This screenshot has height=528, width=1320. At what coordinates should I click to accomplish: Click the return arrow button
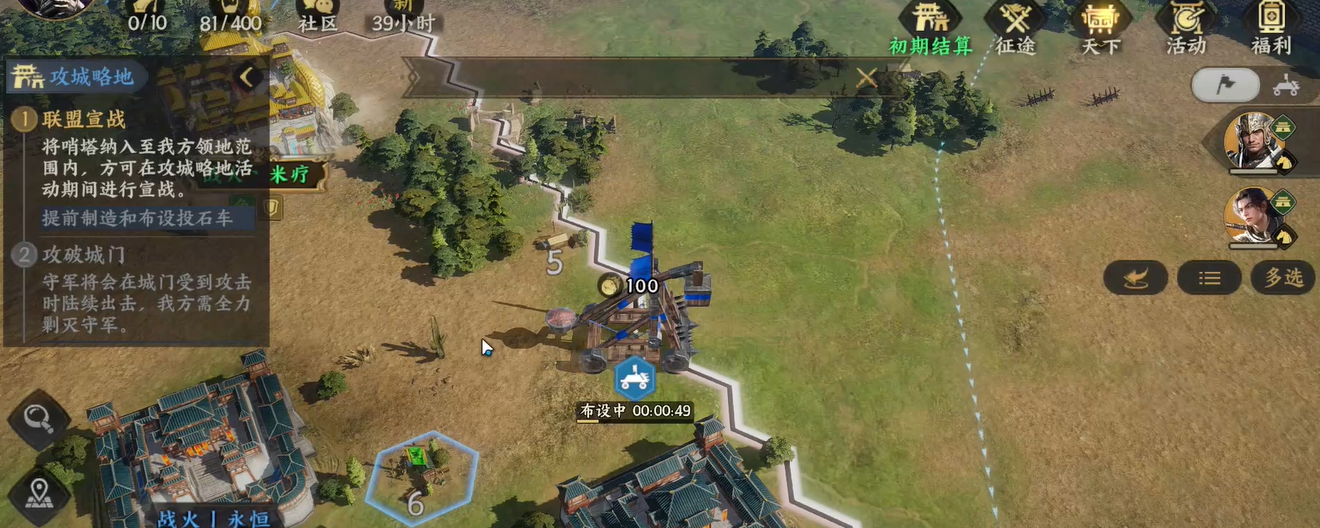click(x=1136, y=277)
